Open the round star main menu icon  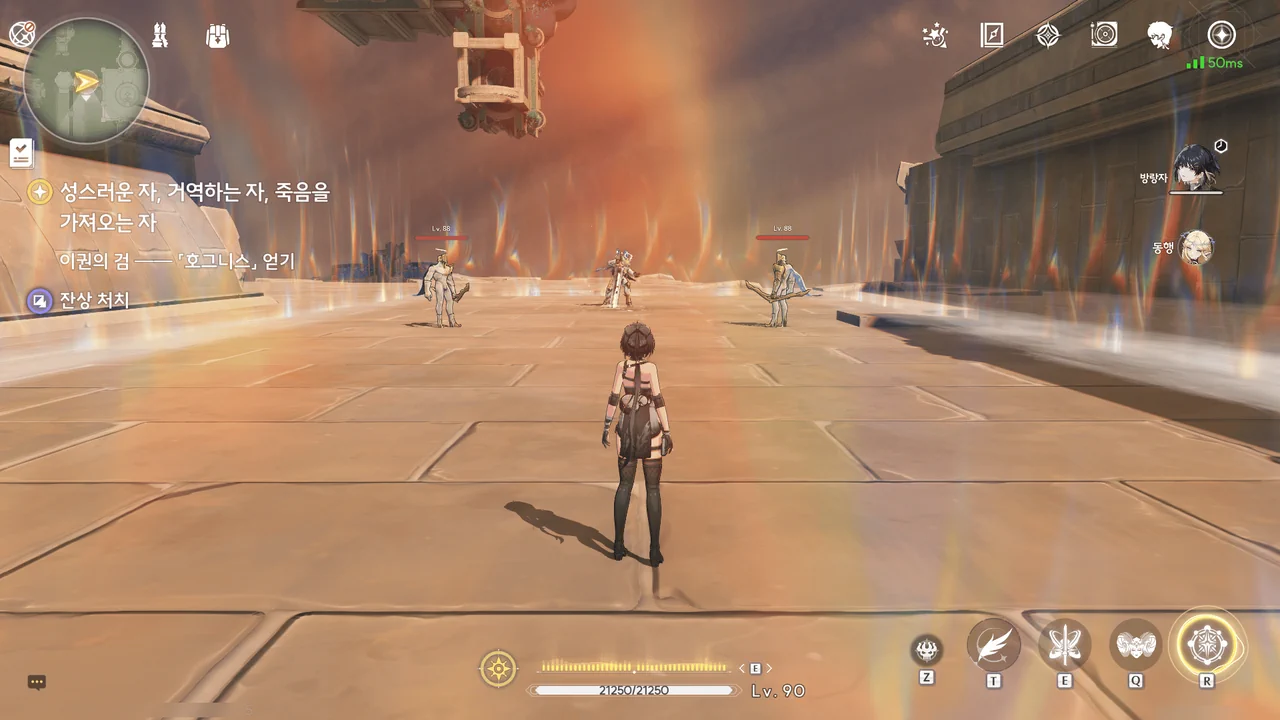[x=1221, y=36]
